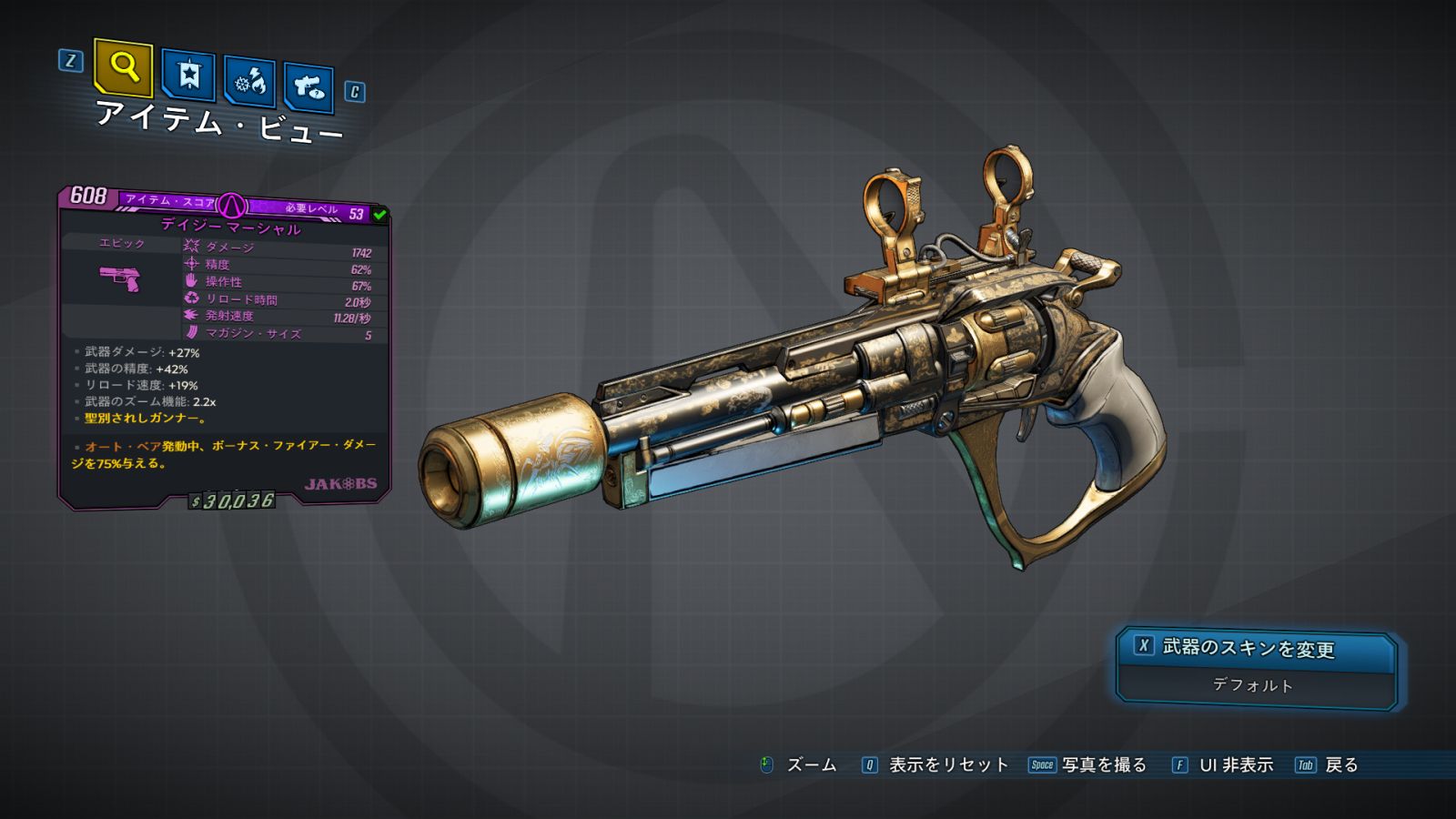Switch to the gun and eye tab

click(x=308, y=88)
